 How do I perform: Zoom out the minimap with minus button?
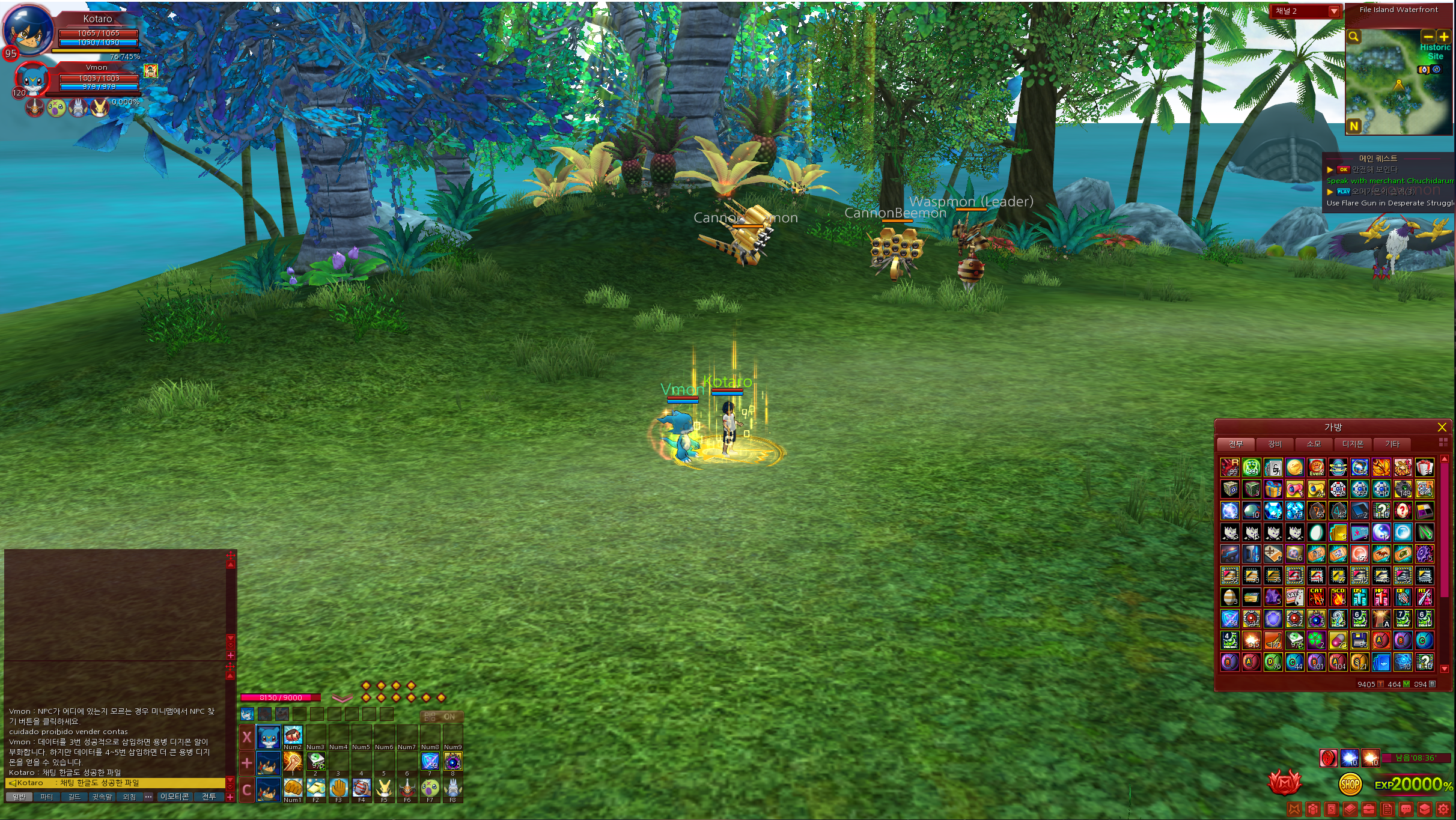[1428, 37]
